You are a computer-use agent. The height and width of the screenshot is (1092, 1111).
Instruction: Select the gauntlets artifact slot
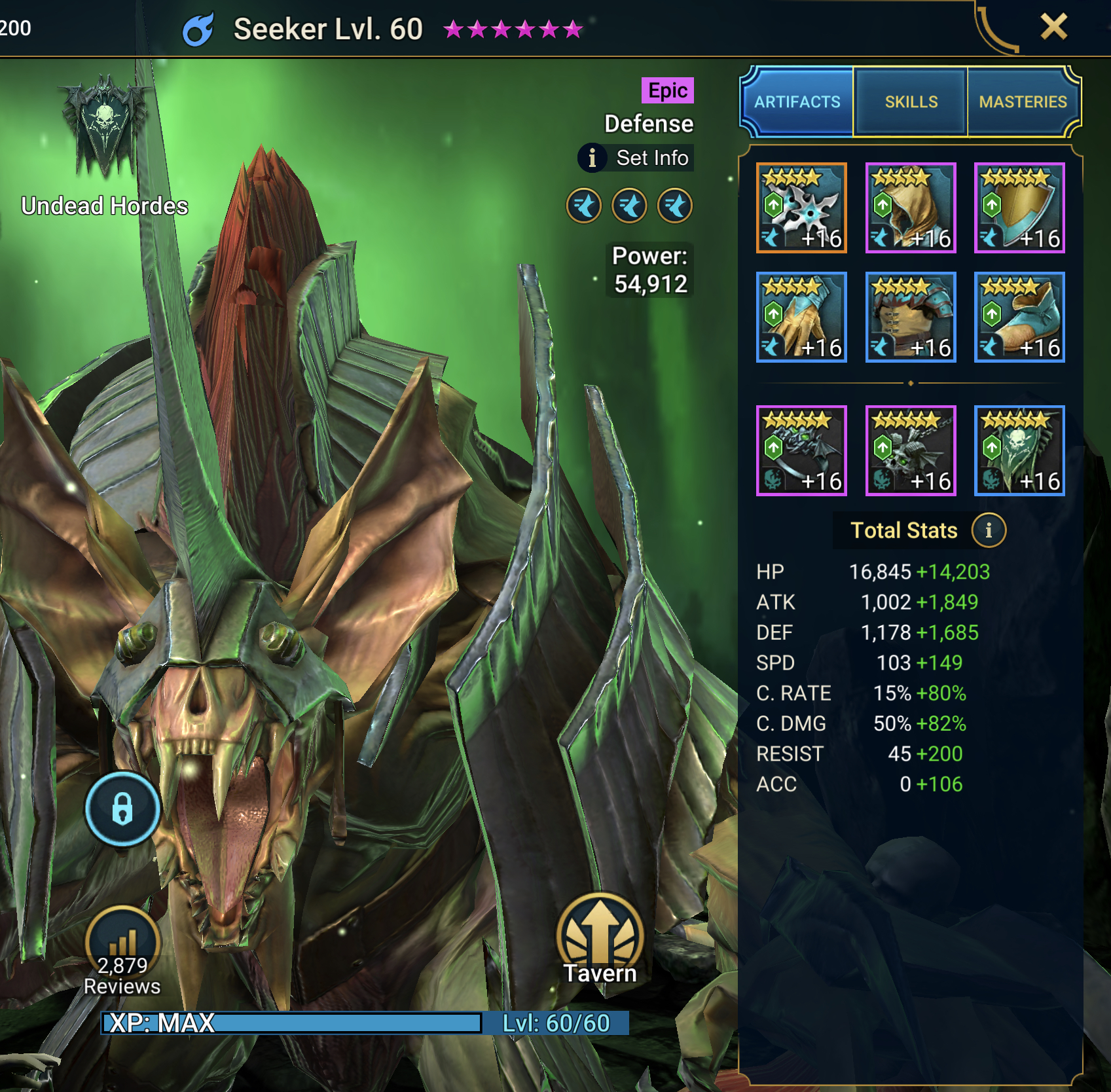pos(800,318)
